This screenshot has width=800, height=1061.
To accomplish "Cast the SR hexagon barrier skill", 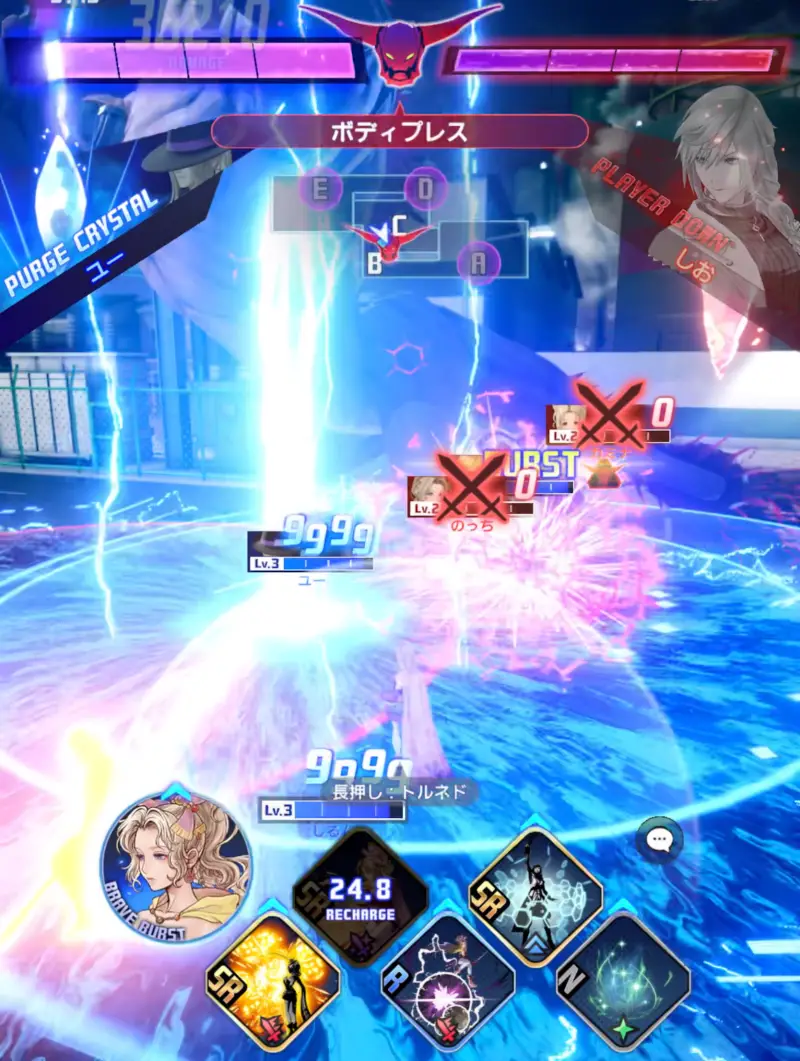I will pyautogui.click(x=535, y=895).
